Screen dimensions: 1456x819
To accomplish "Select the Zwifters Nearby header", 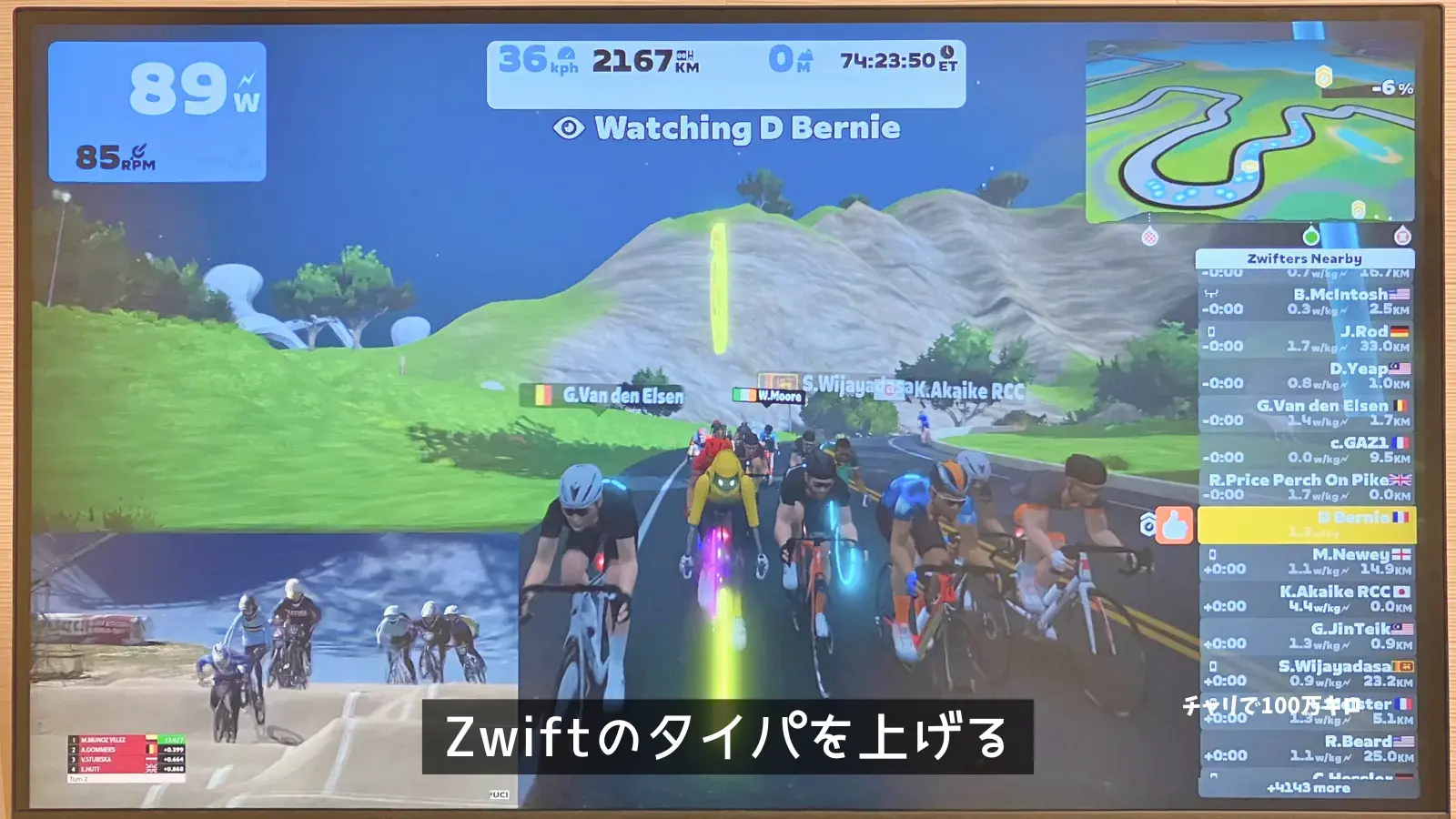I will click(1303, 258).
